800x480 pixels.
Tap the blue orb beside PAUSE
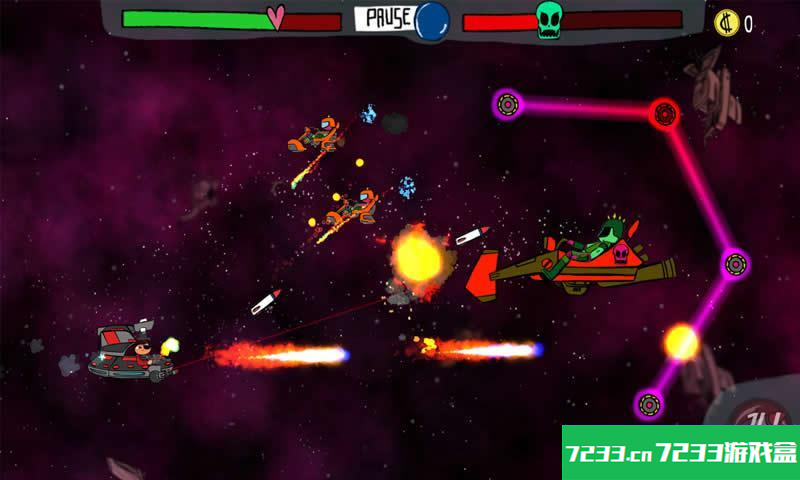pyautogui.click(x=432, y=19)
